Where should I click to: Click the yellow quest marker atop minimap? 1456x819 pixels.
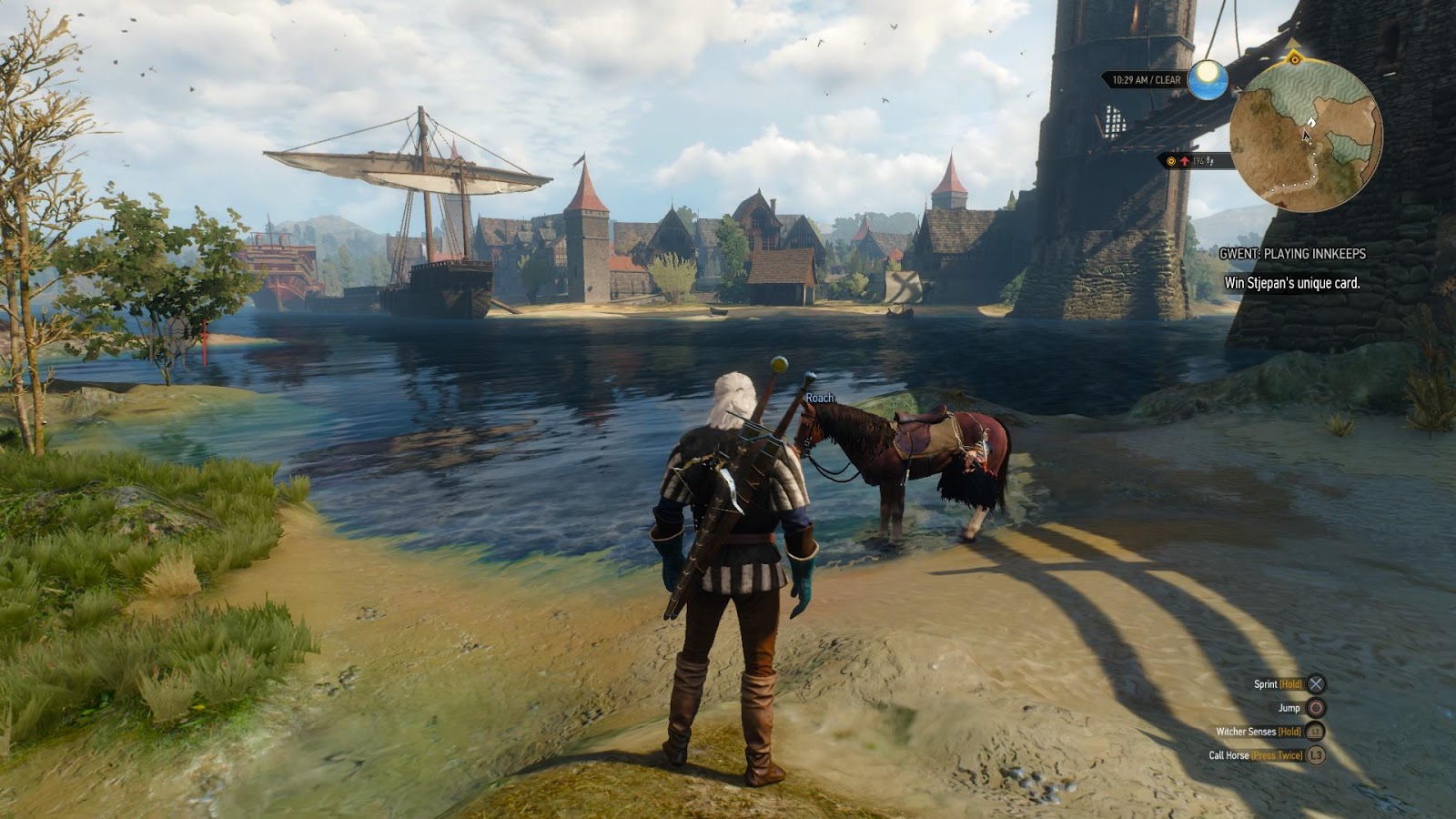(1294, 59)
